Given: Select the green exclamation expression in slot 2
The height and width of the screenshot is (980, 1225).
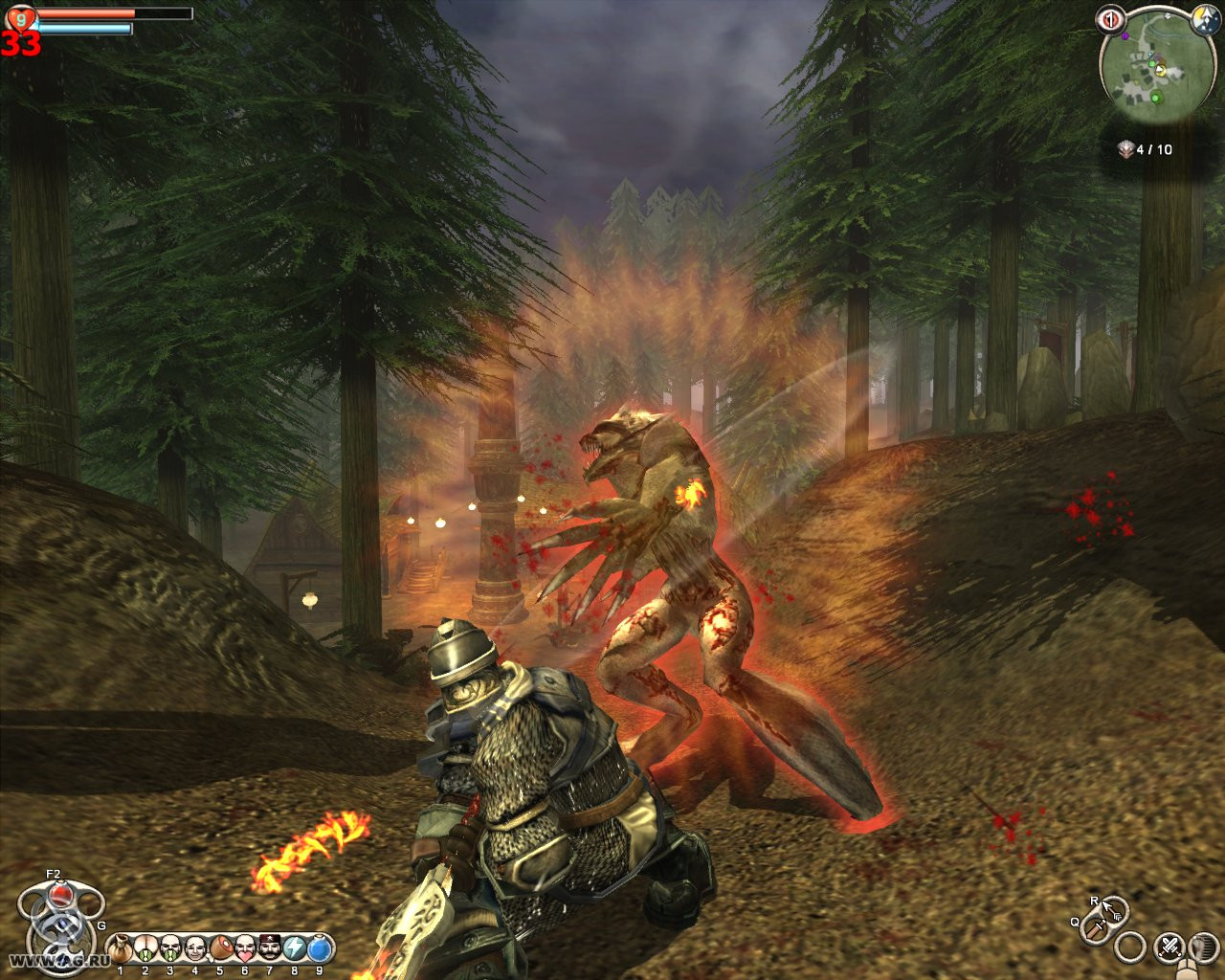Looking at the screenshot, I should [x=145, y=947].
